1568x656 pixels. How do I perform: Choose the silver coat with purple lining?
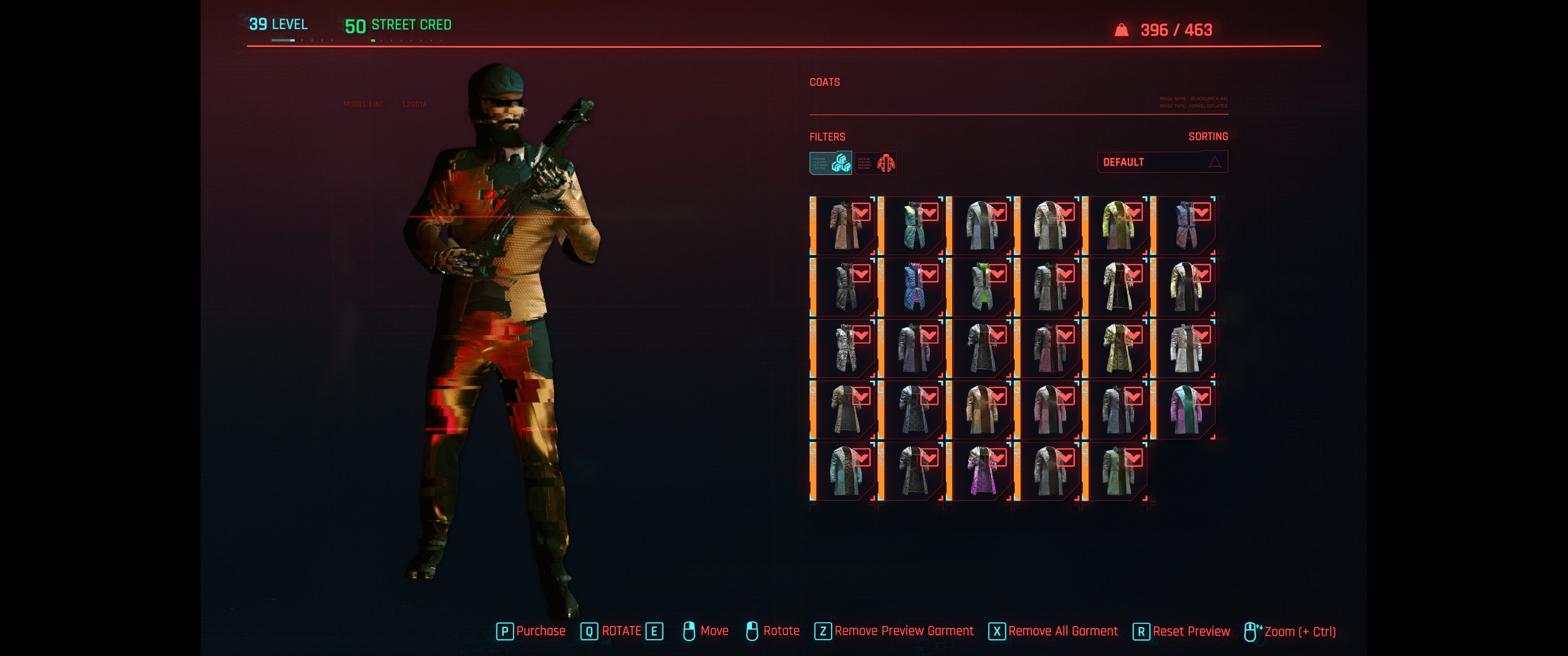pyautogui.click(x=981, y=471)
